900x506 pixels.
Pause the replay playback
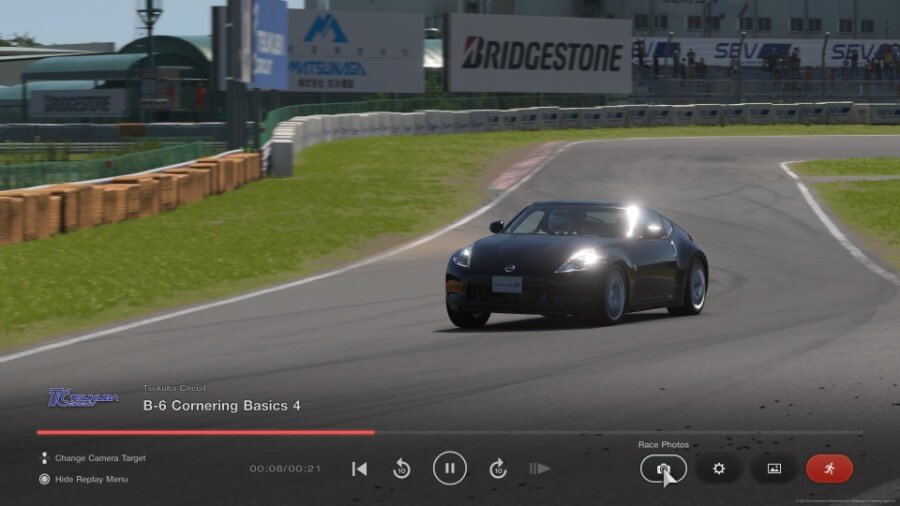coord(450,468)
